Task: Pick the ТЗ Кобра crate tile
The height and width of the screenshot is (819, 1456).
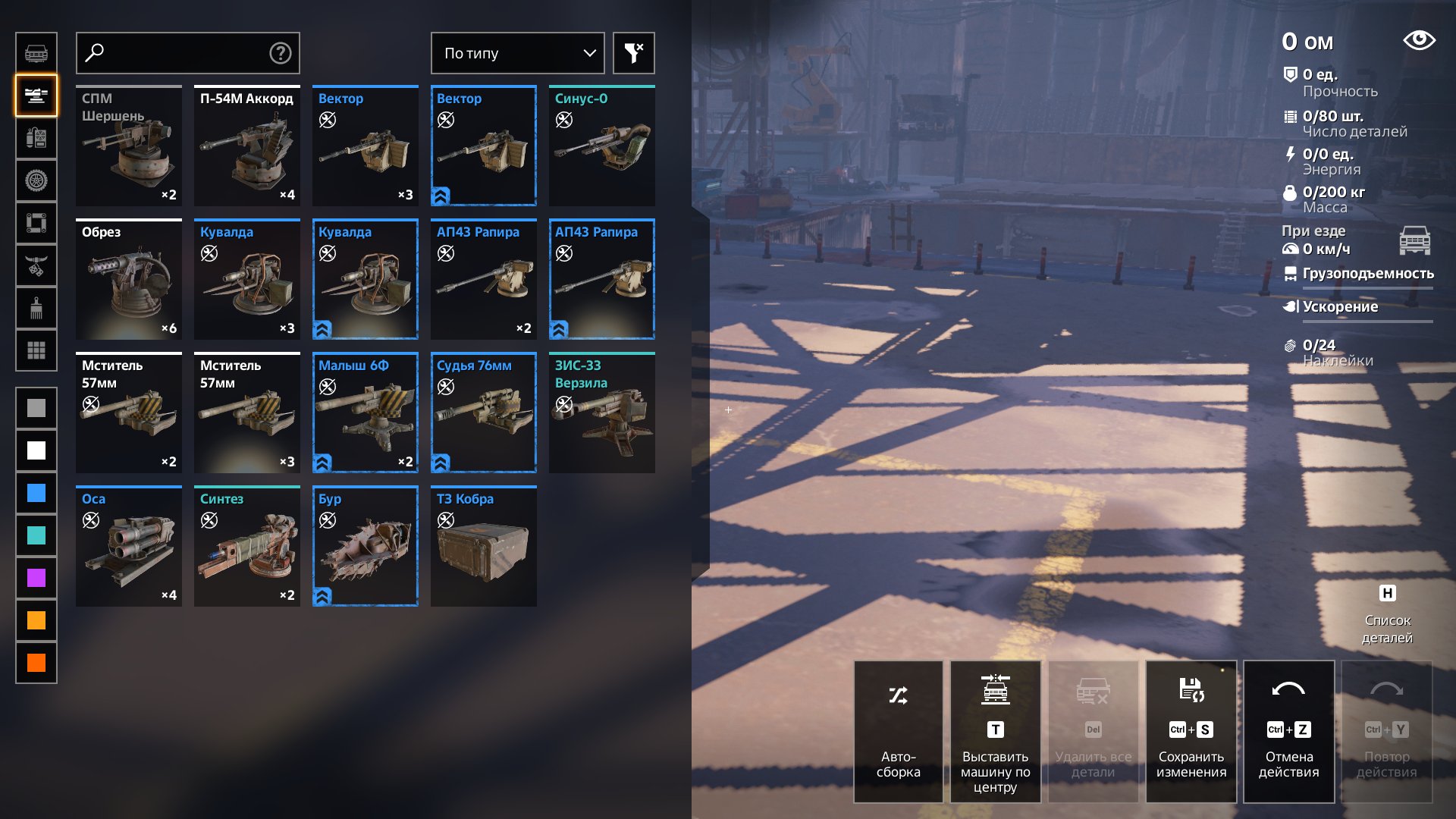Action: point(484,547)
